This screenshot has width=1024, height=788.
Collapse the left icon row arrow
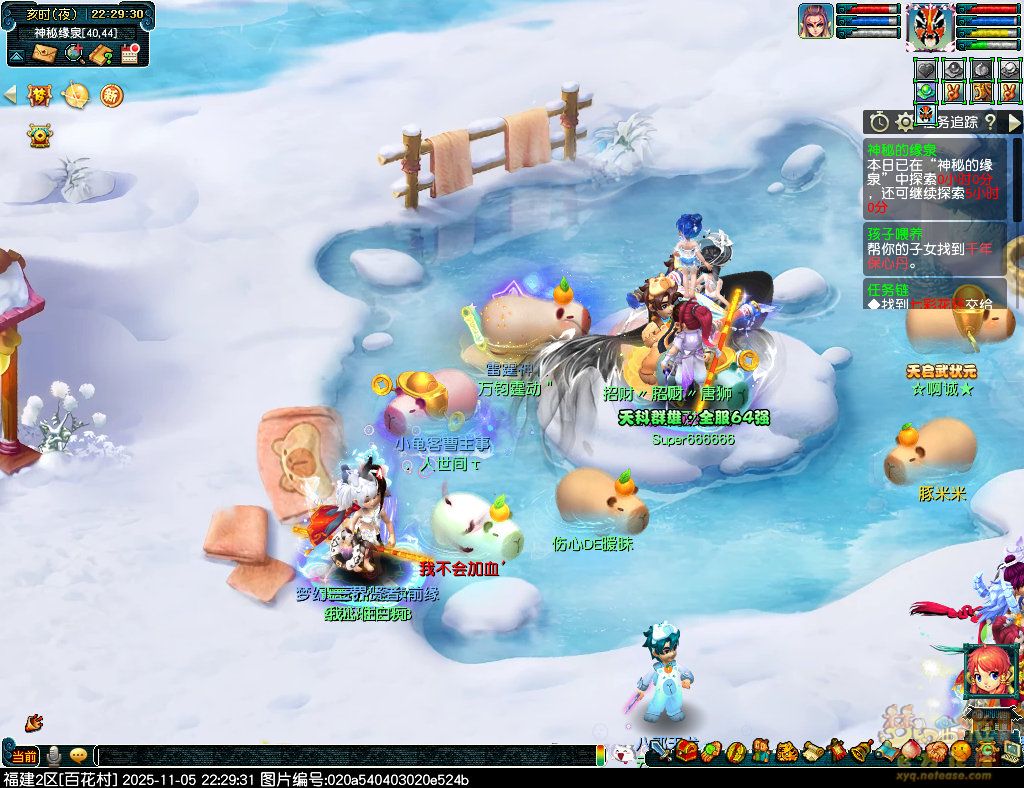[x=10, y=95]
